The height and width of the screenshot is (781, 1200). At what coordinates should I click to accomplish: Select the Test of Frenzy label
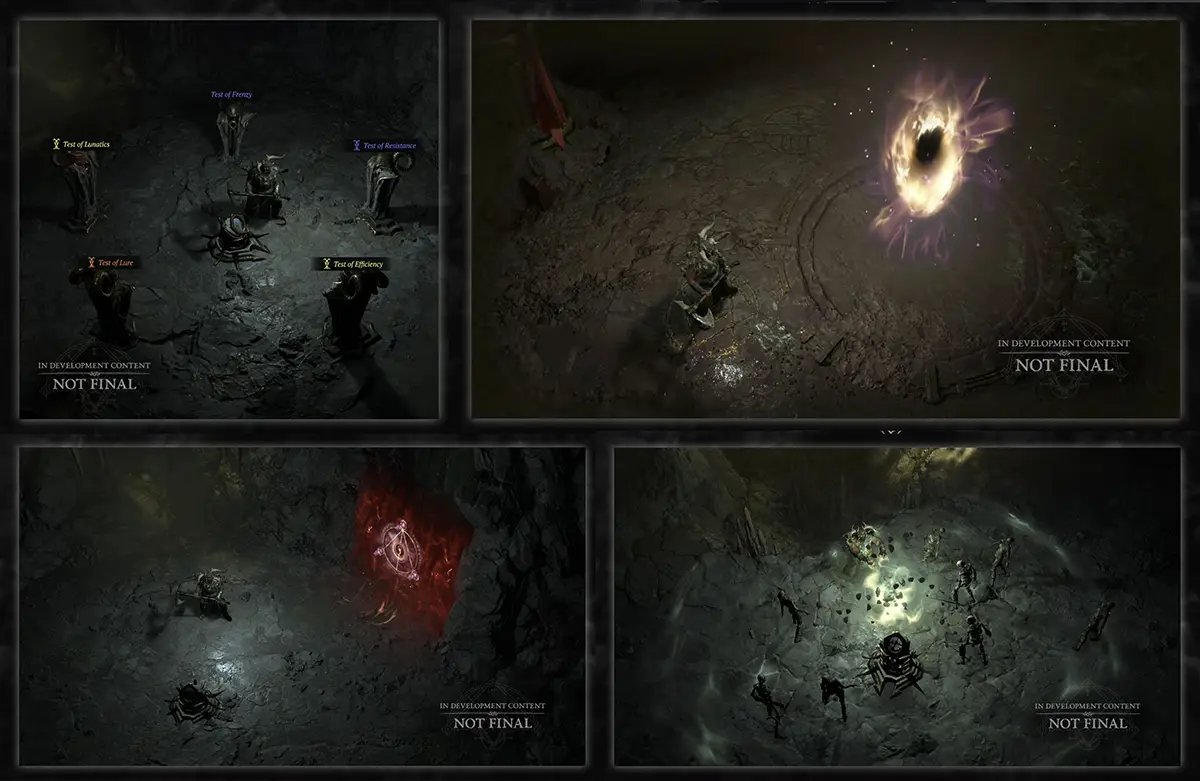tap(231, 95)
